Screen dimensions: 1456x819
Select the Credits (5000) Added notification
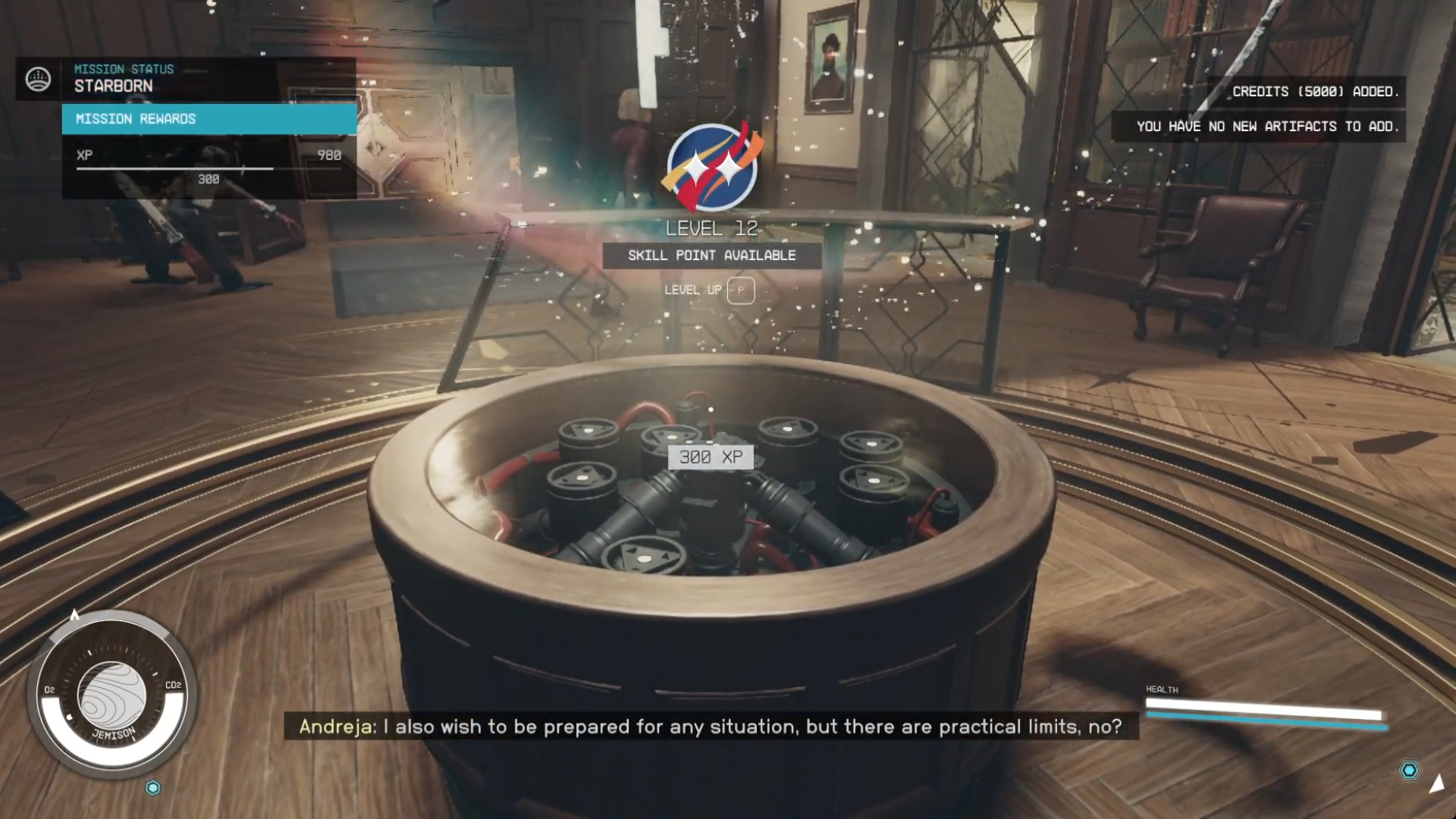(1311, 92)
